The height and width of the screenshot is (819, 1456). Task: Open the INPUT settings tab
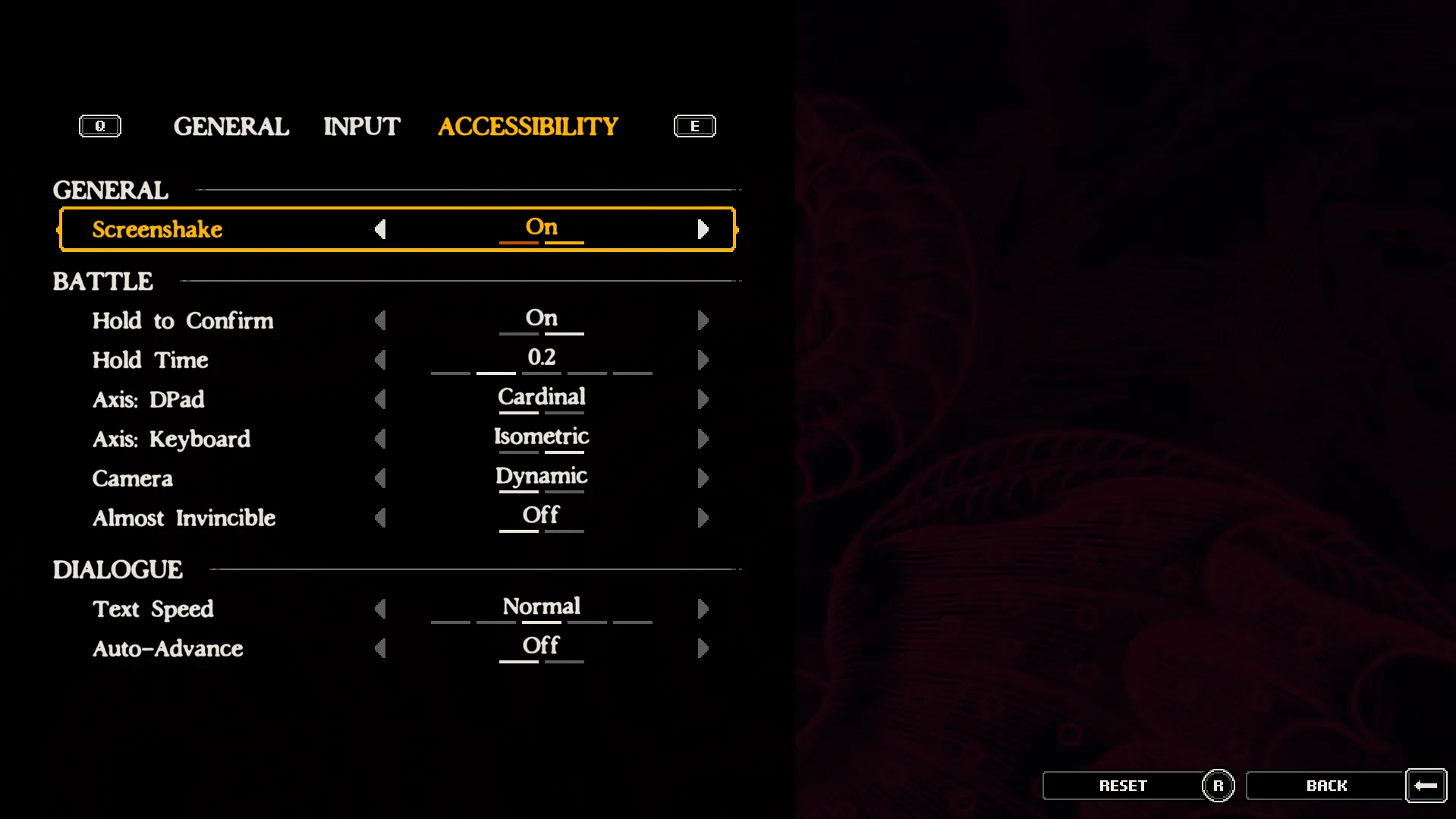361,126
